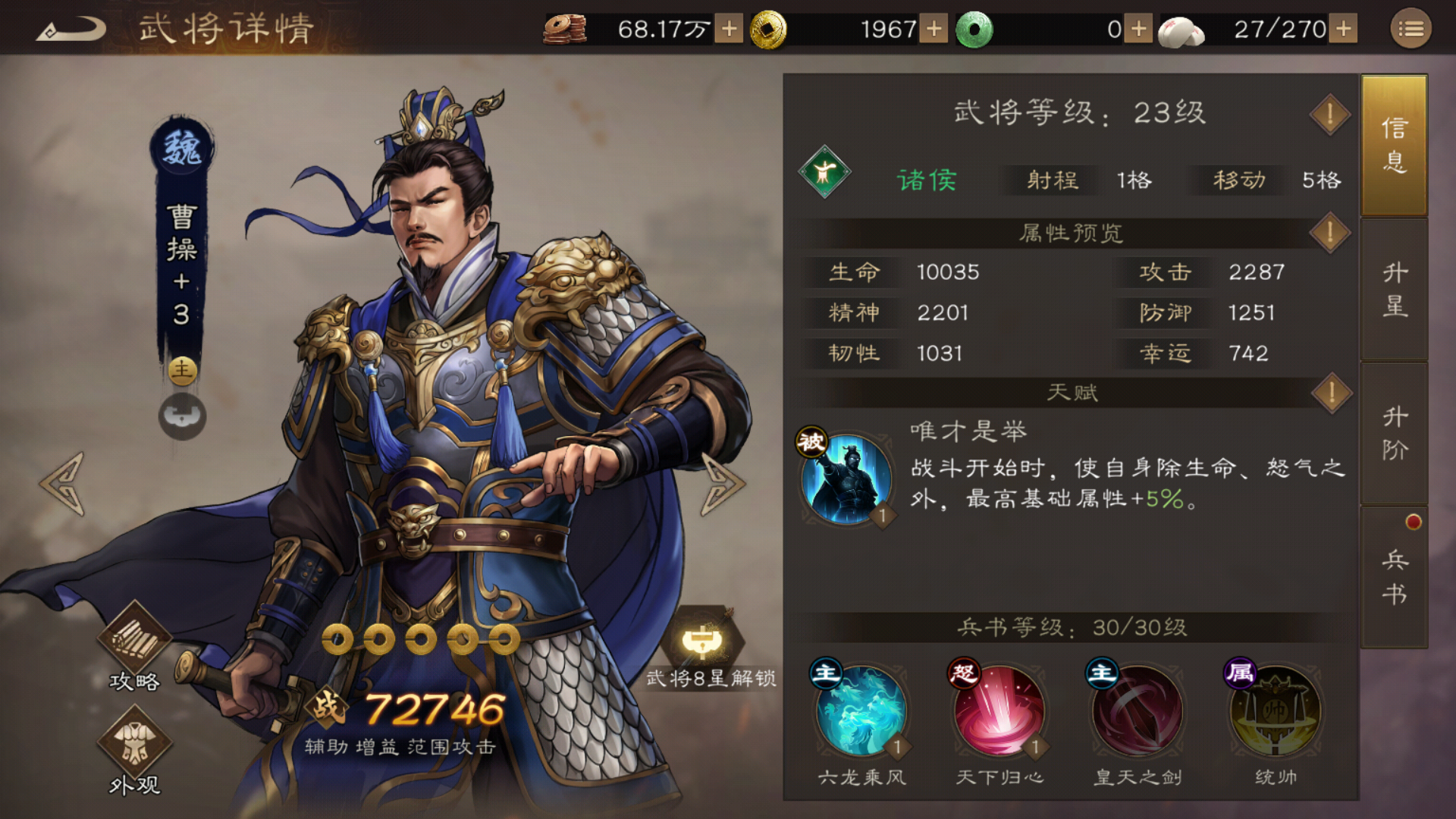Select the 唯才是举 passive talent icon
1456x819 pixels.
(x=846, y=479)
